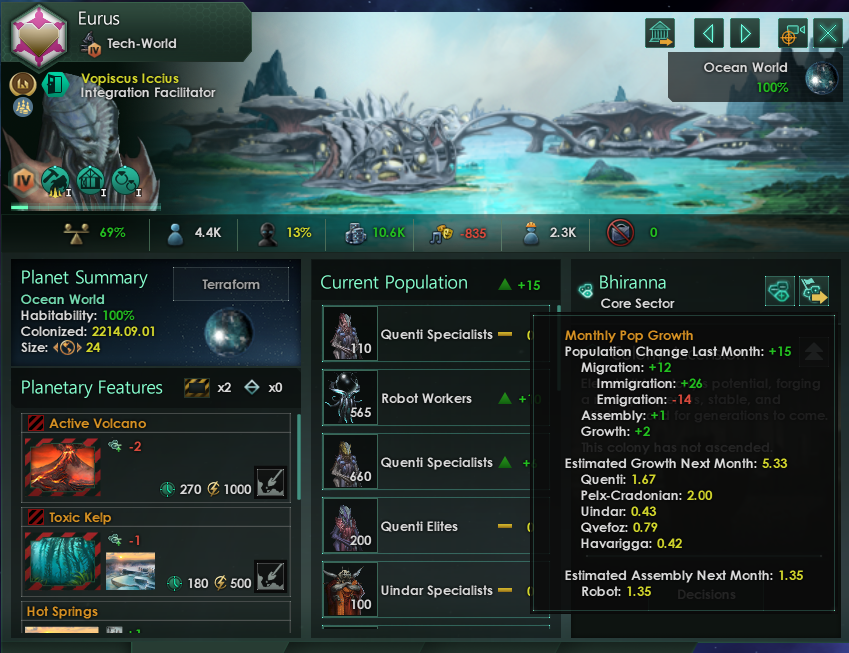Image resolution: width=849 pixels, height=653 pixels.
Task: Open the Bhiranna sector management icon
Action: (x=780, y=291)
